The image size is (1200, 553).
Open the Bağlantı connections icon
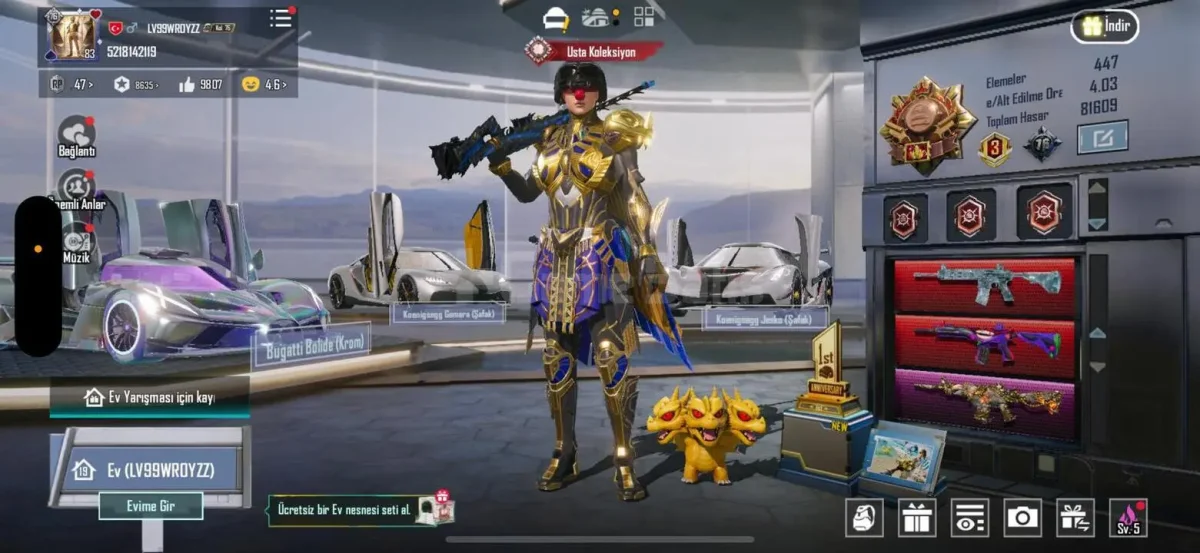[76, 135]
